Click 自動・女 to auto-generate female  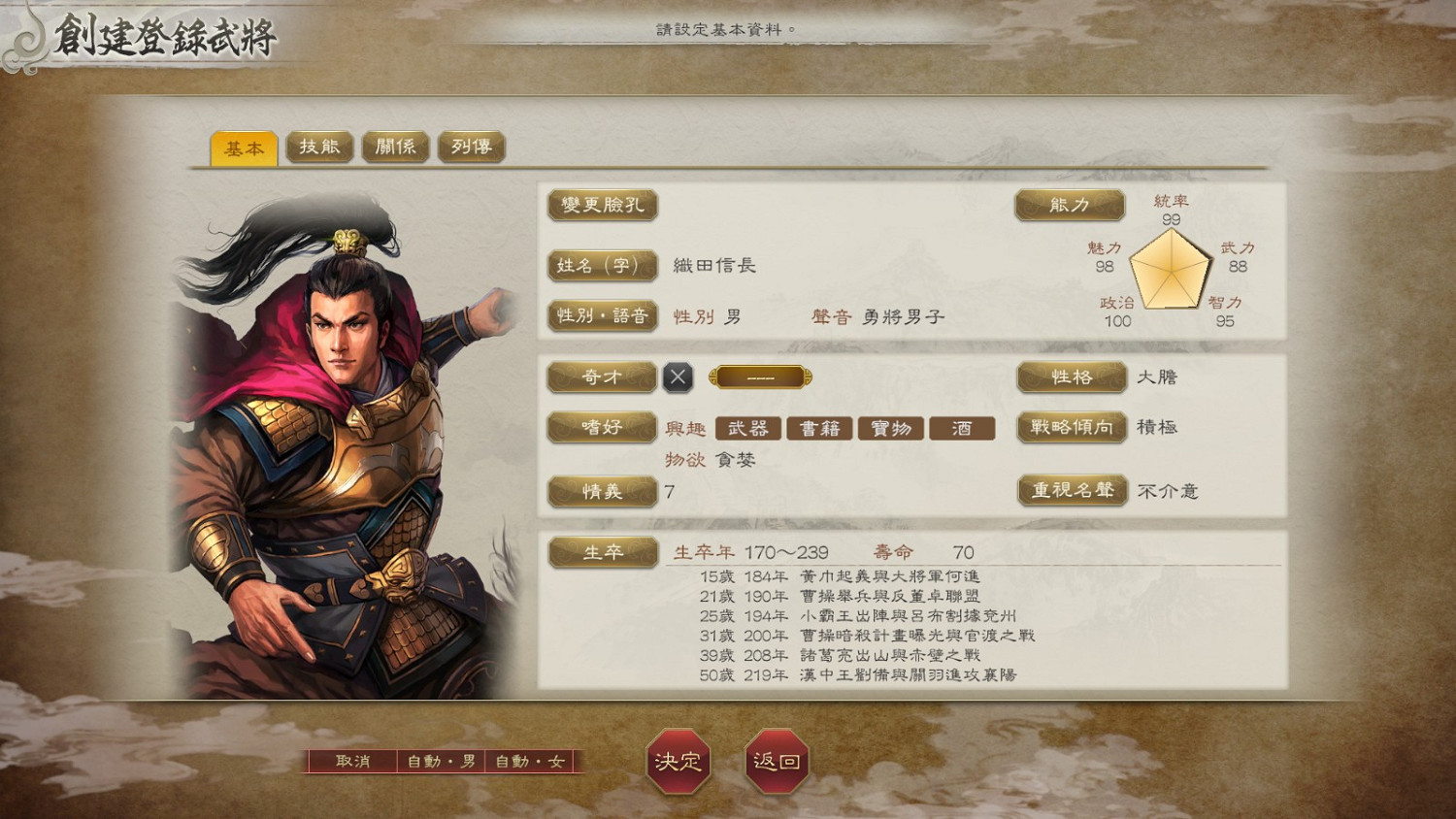(530, 762)
